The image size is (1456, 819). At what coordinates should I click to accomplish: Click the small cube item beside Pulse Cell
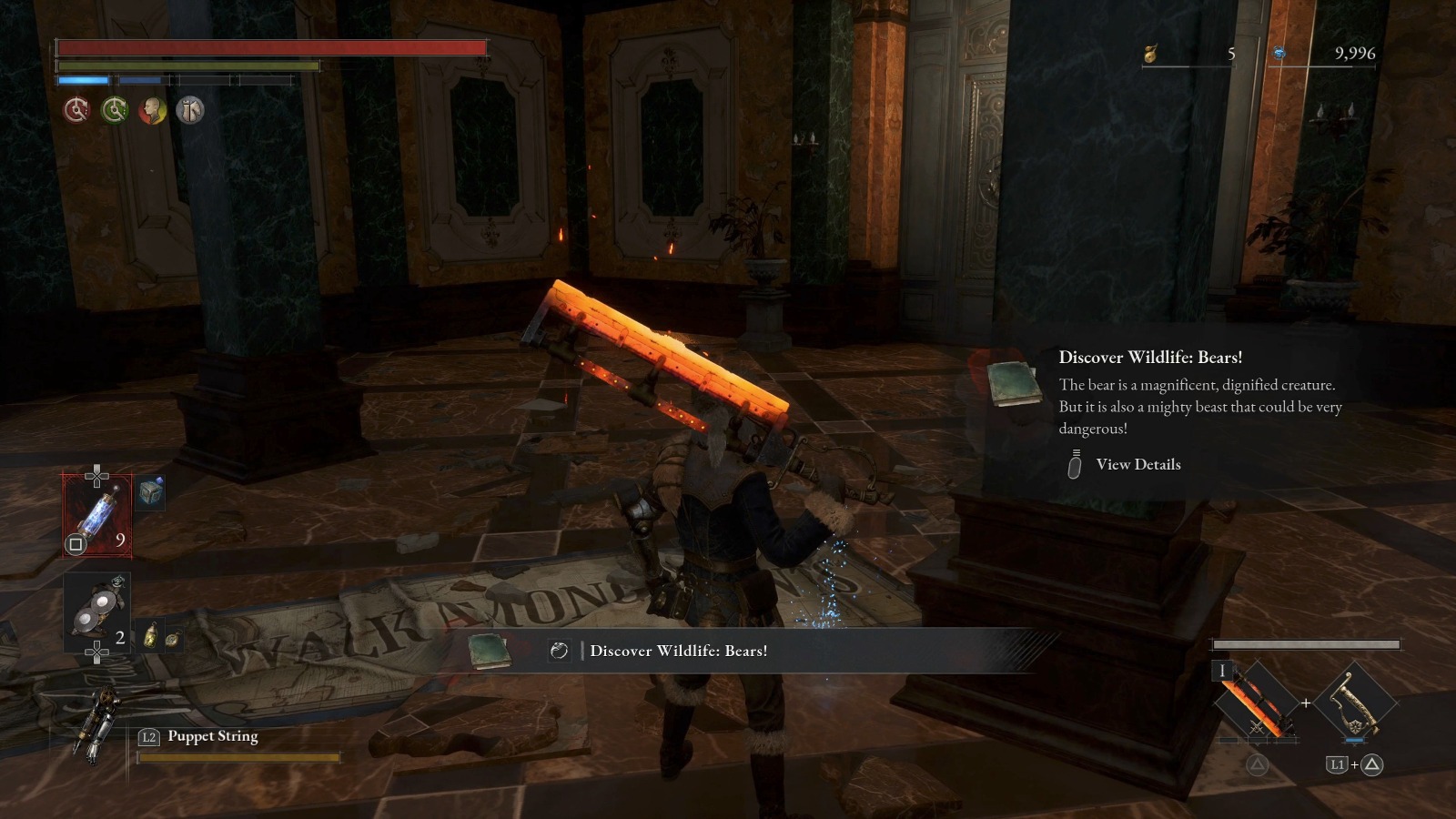click(x=151, y=492)
